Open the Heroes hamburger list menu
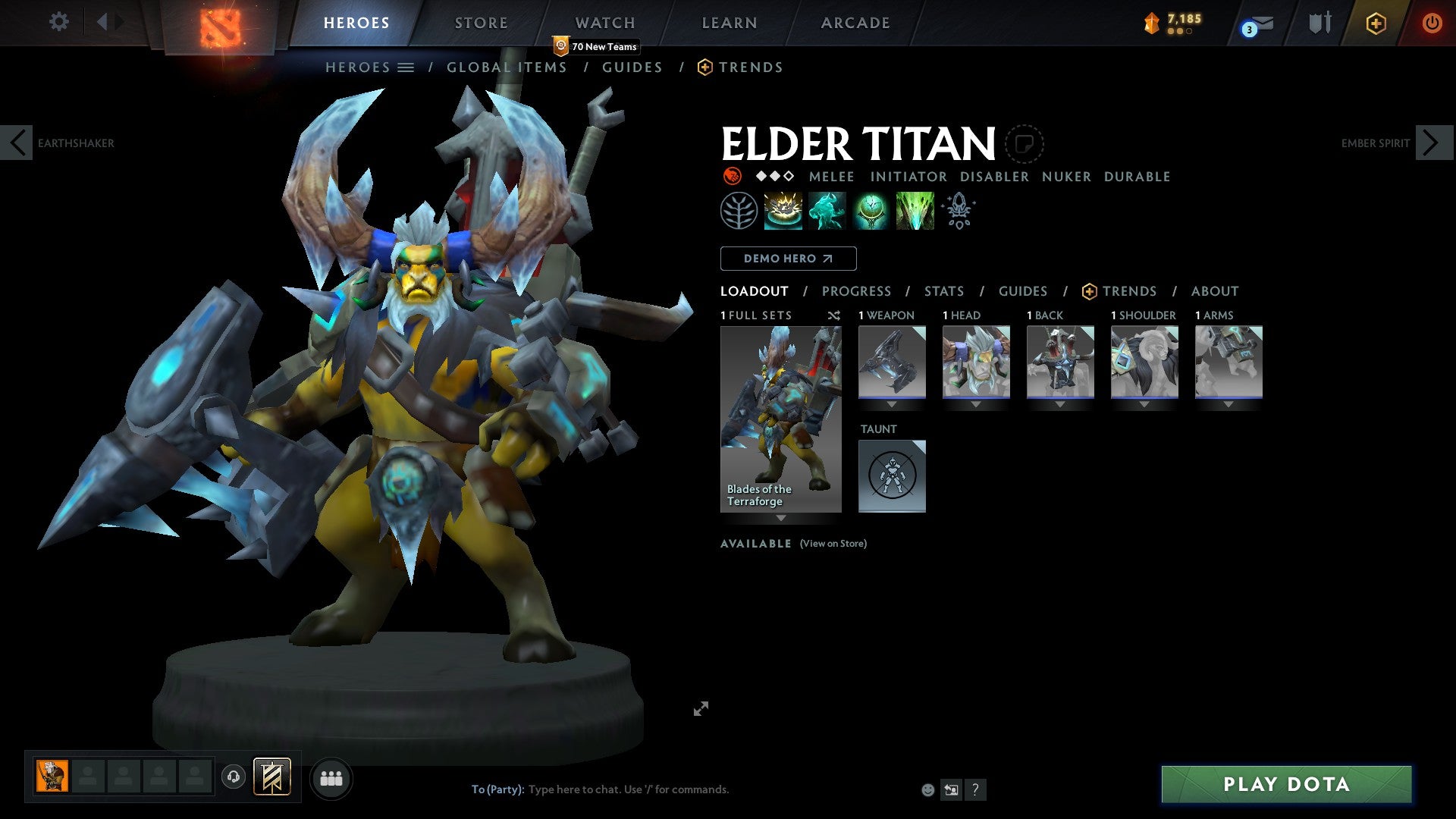The image size is (1456, 819). 406,67
